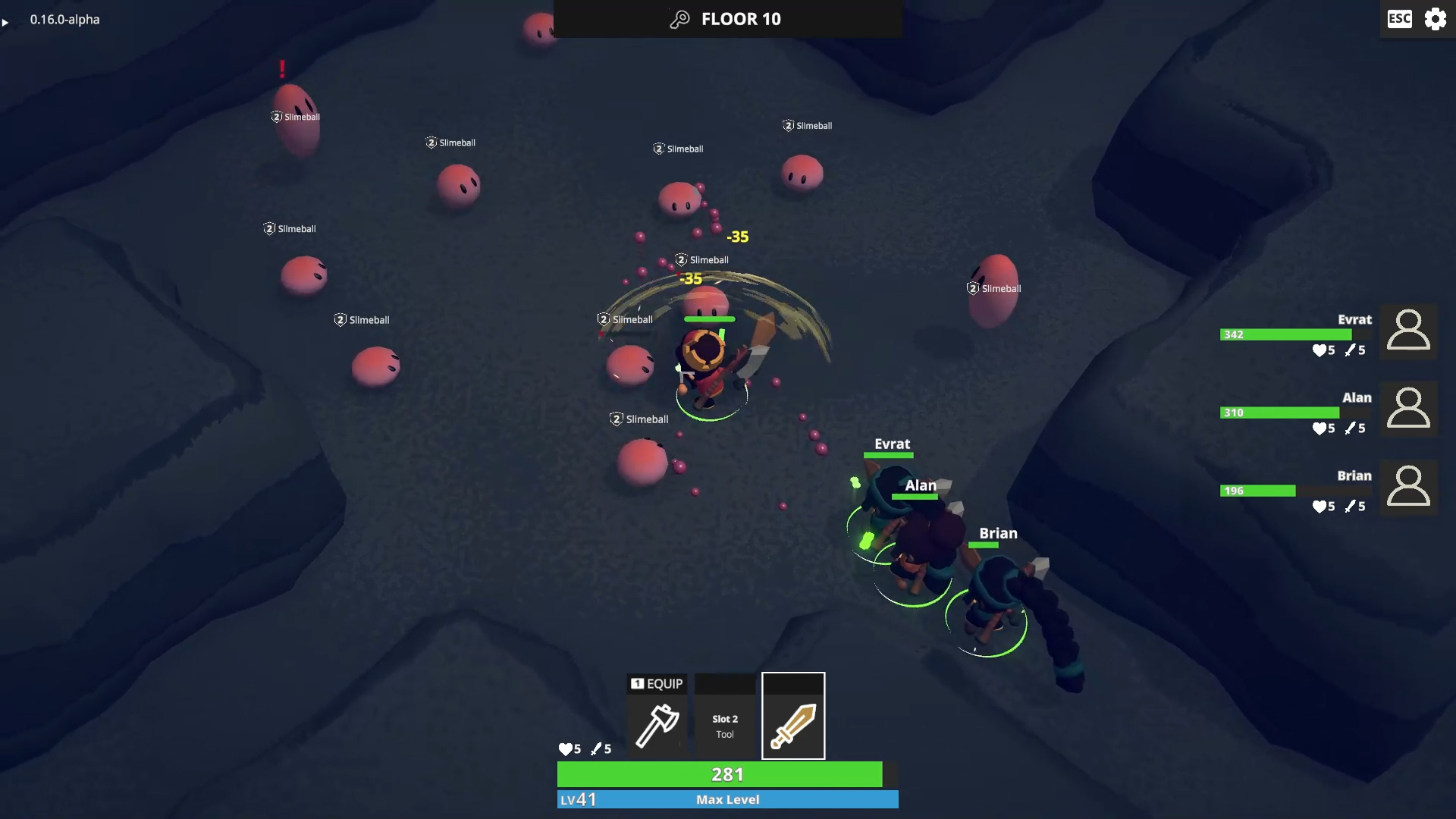Image resolution: width=1456 pixels, height=819 pixels.
Task: Click Brian's health bar showing 196
Action: pyautogui.click(x=1258, y=491)
